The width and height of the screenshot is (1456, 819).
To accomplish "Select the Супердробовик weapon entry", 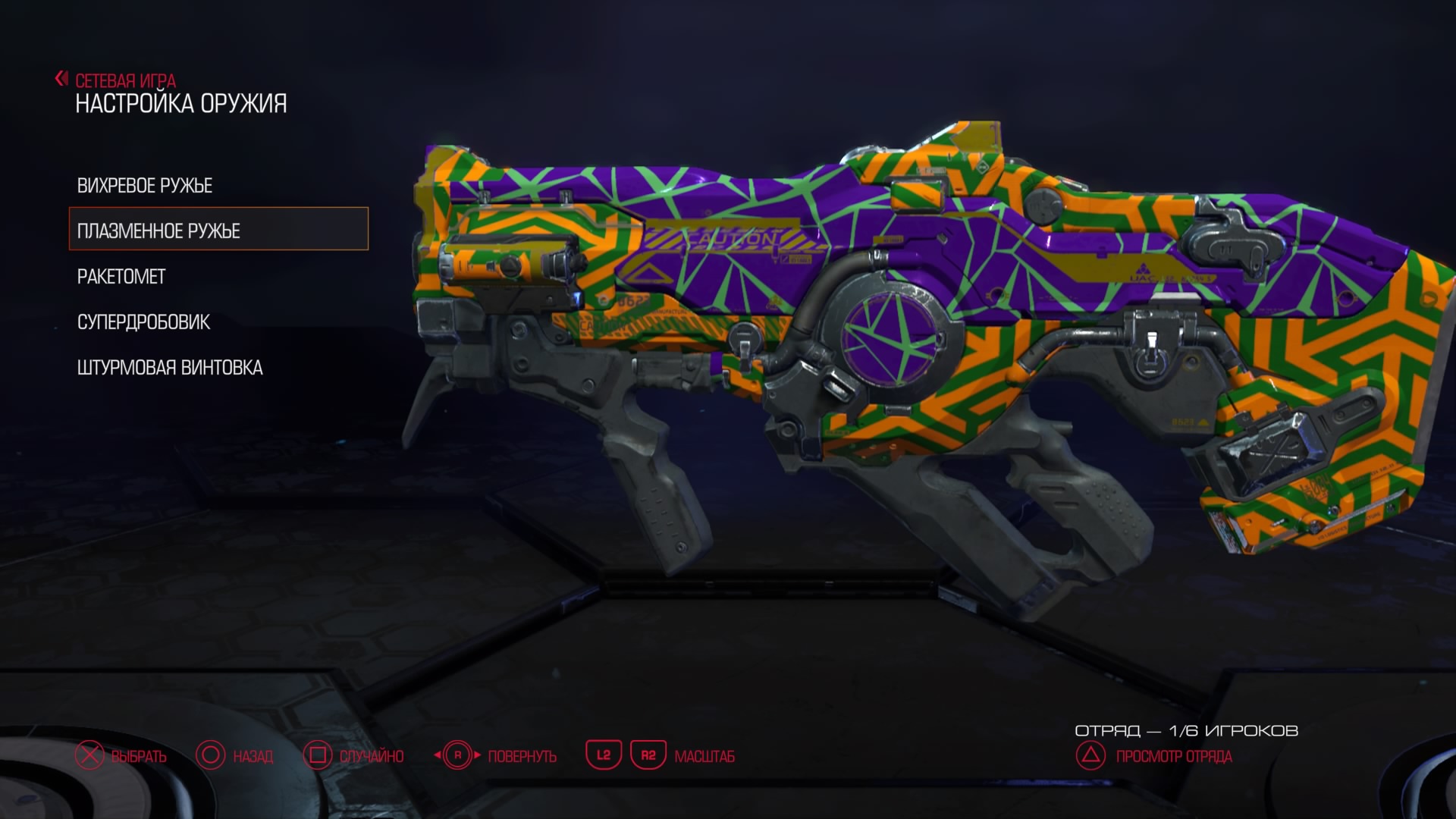I will [x=143, y=322].
